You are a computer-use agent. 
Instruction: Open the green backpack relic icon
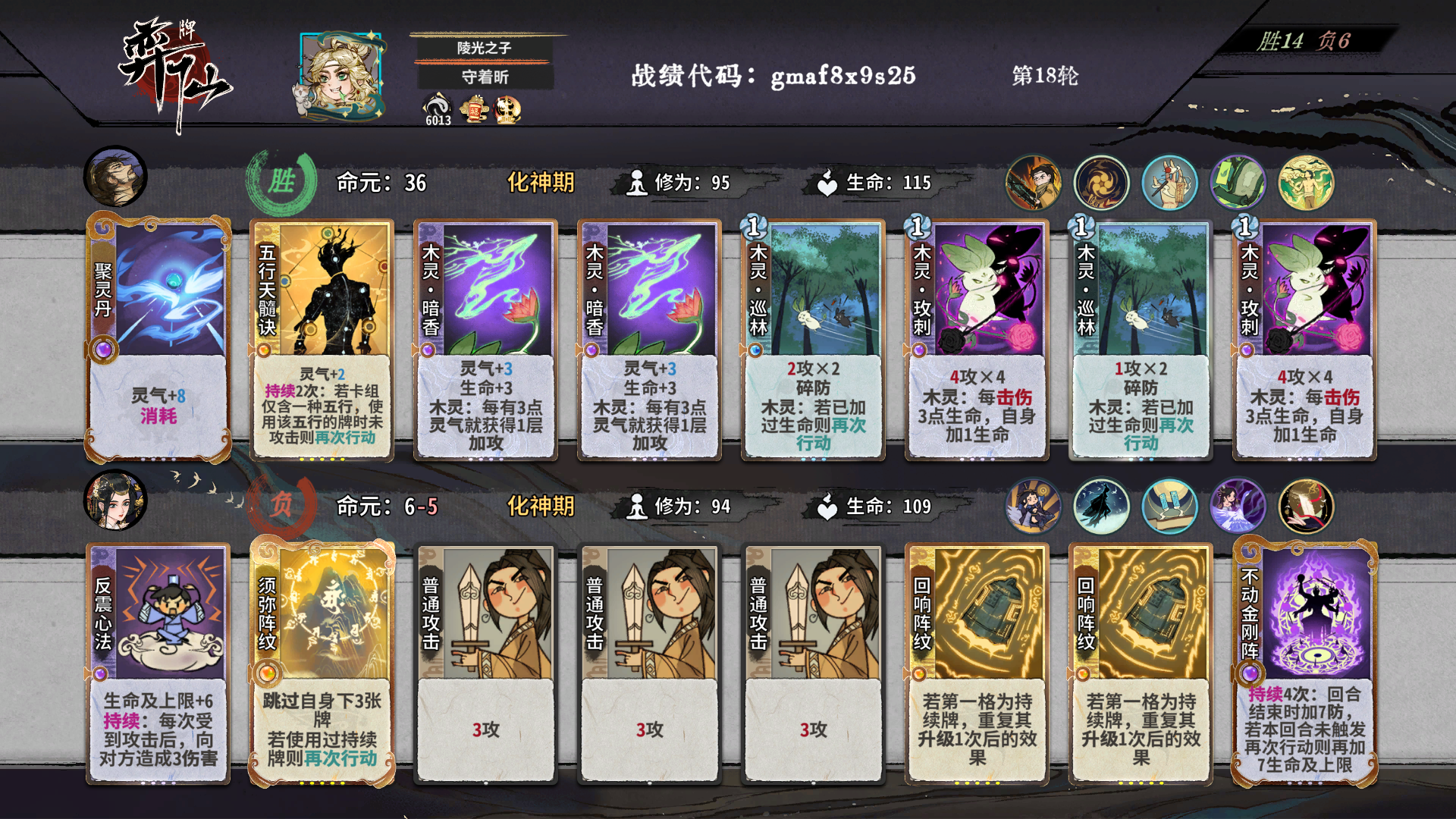click(1238, 182)
